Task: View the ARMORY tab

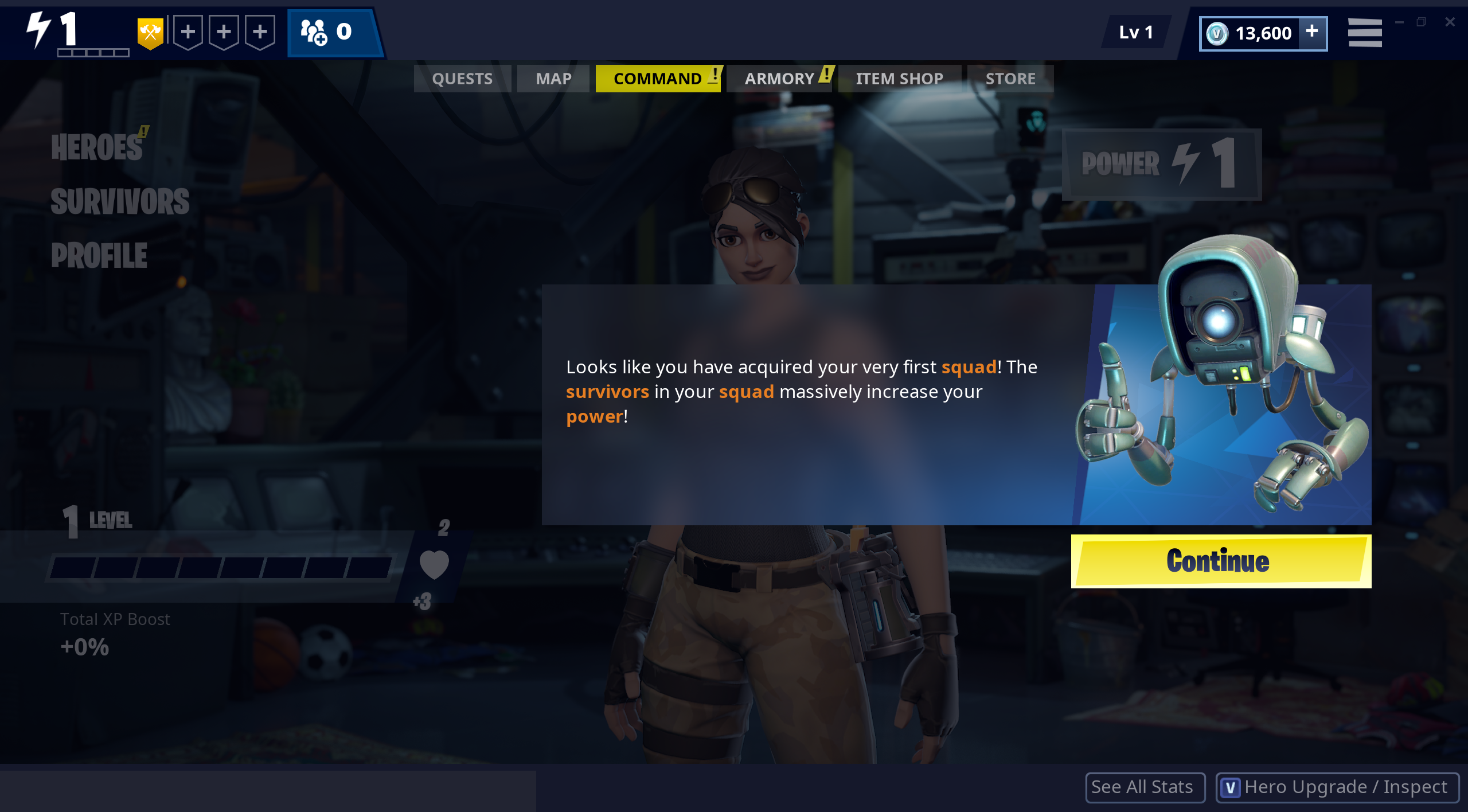Action: click(x=780, y=78)
